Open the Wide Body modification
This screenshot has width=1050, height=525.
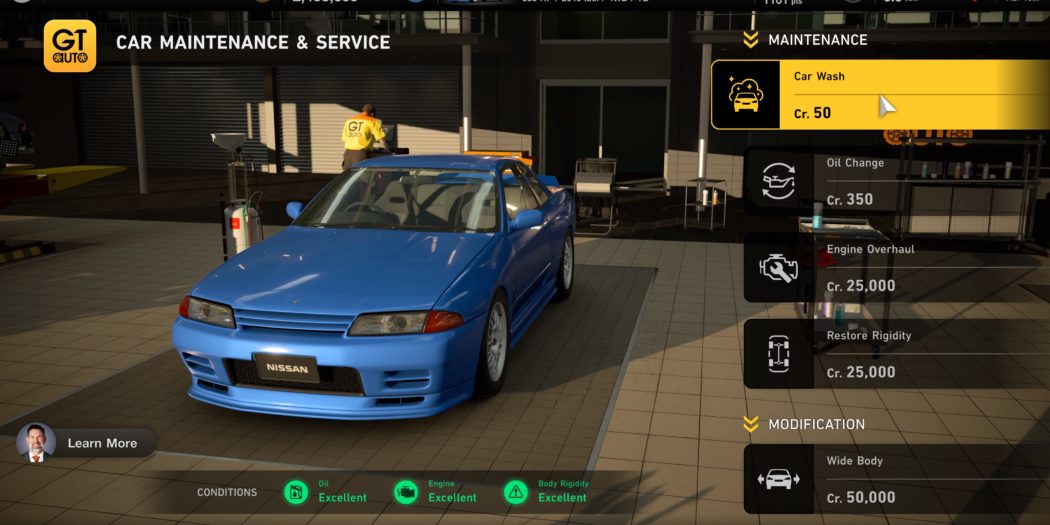pos(895,479)
